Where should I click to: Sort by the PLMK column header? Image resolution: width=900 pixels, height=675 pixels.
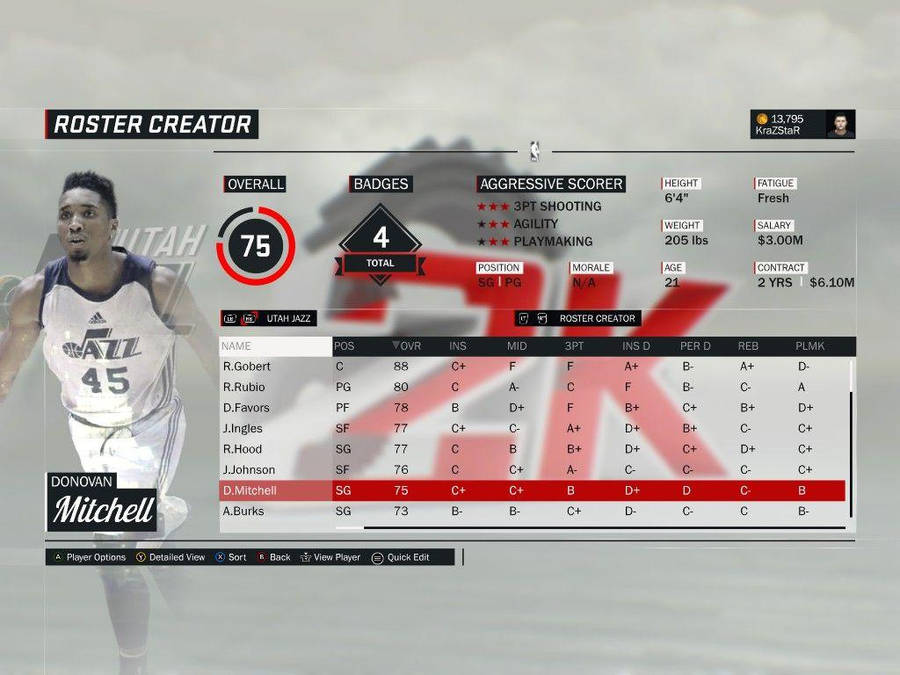[x=809, y=346]
